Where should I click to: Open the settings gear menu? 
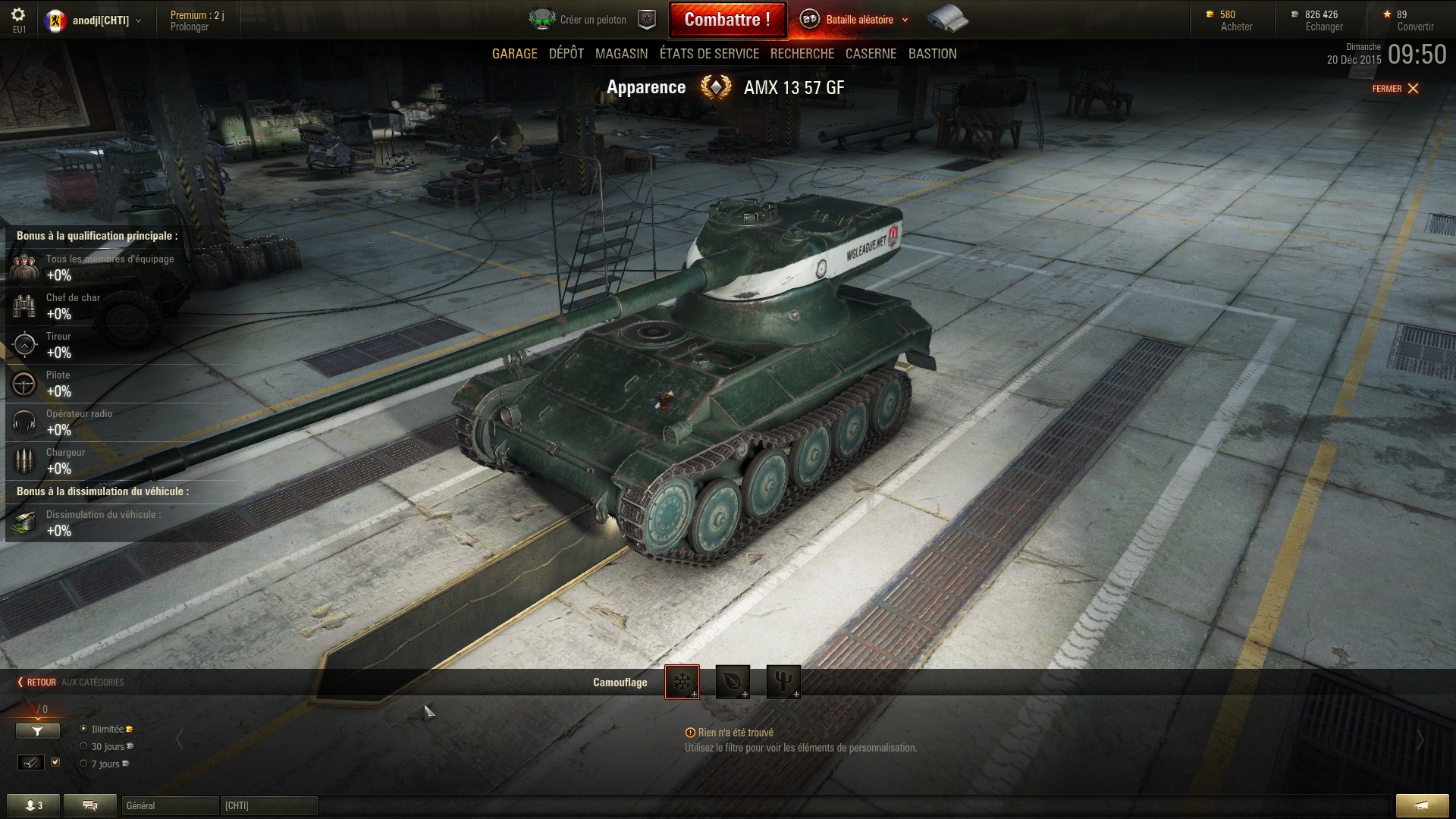coord(19,15)
